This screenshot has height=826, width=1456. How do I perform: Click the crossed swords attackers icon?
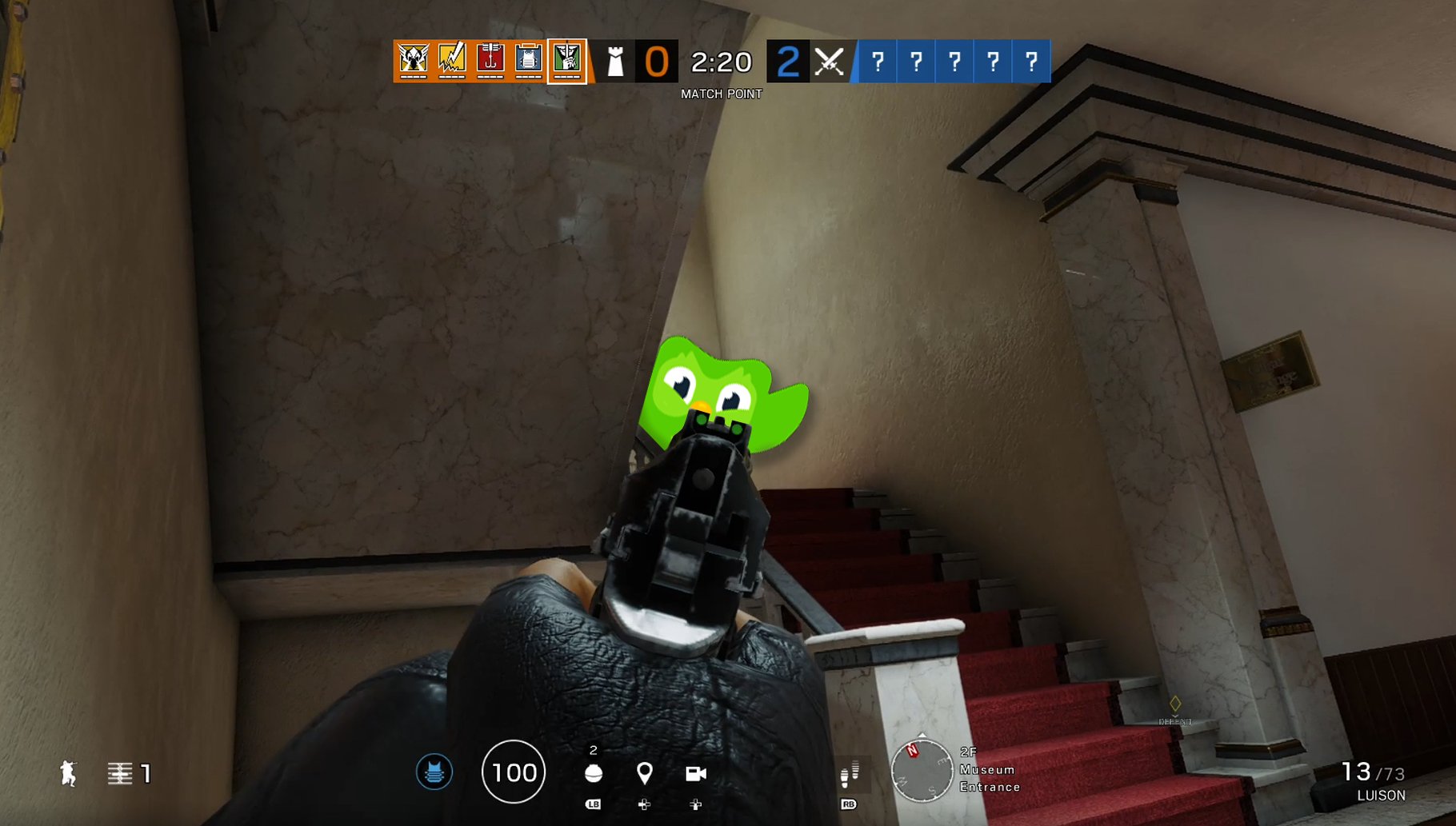(830, 62)
